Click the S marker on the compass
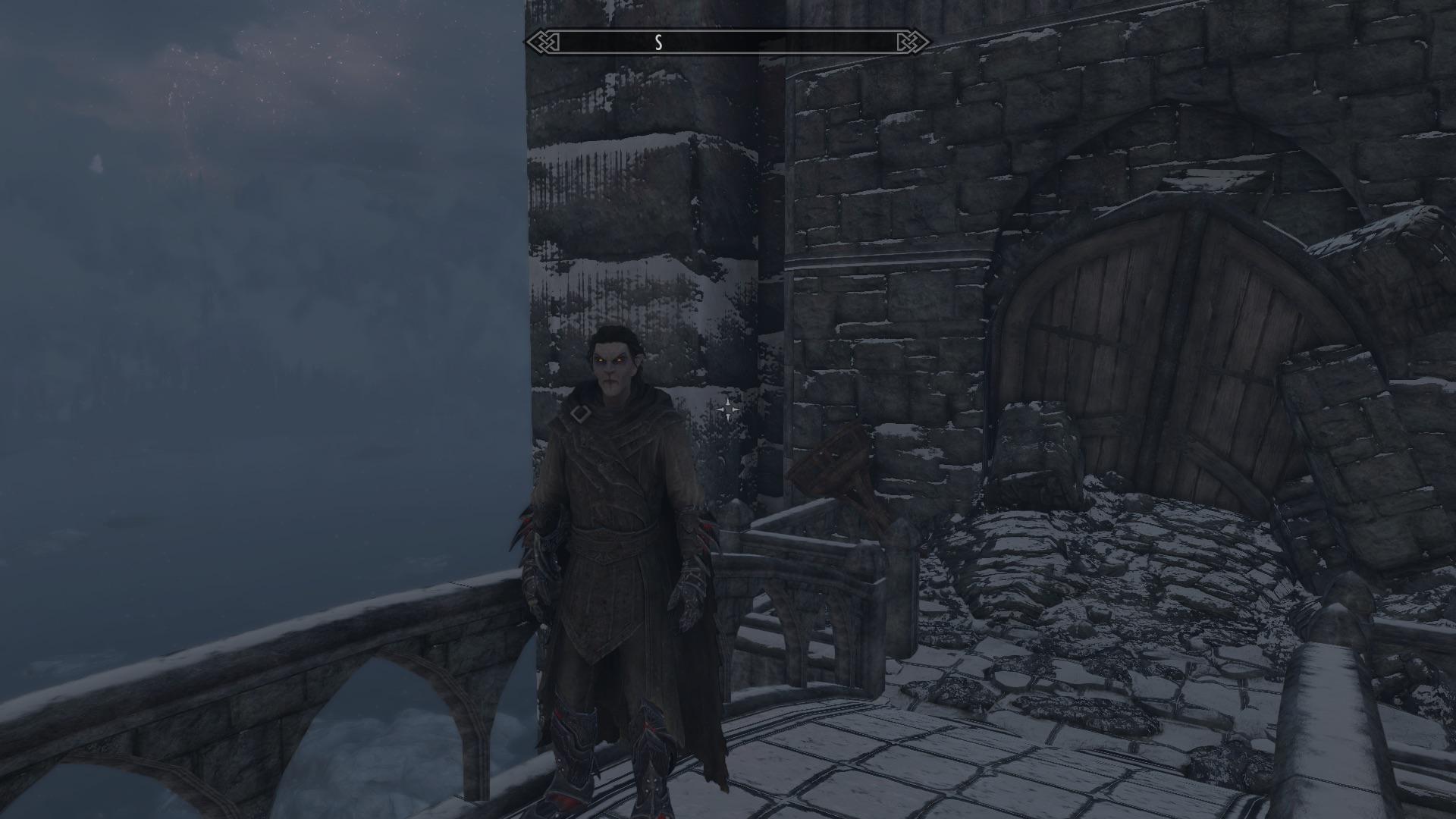 [x=659, y=42]
